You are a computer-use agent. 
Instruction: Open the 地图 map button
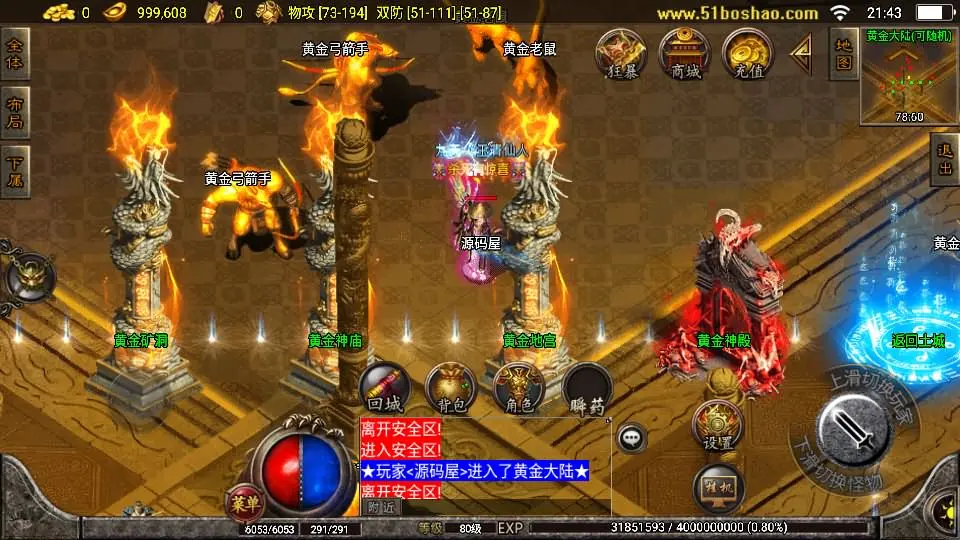pyautogui.click(x=844, y=54)
